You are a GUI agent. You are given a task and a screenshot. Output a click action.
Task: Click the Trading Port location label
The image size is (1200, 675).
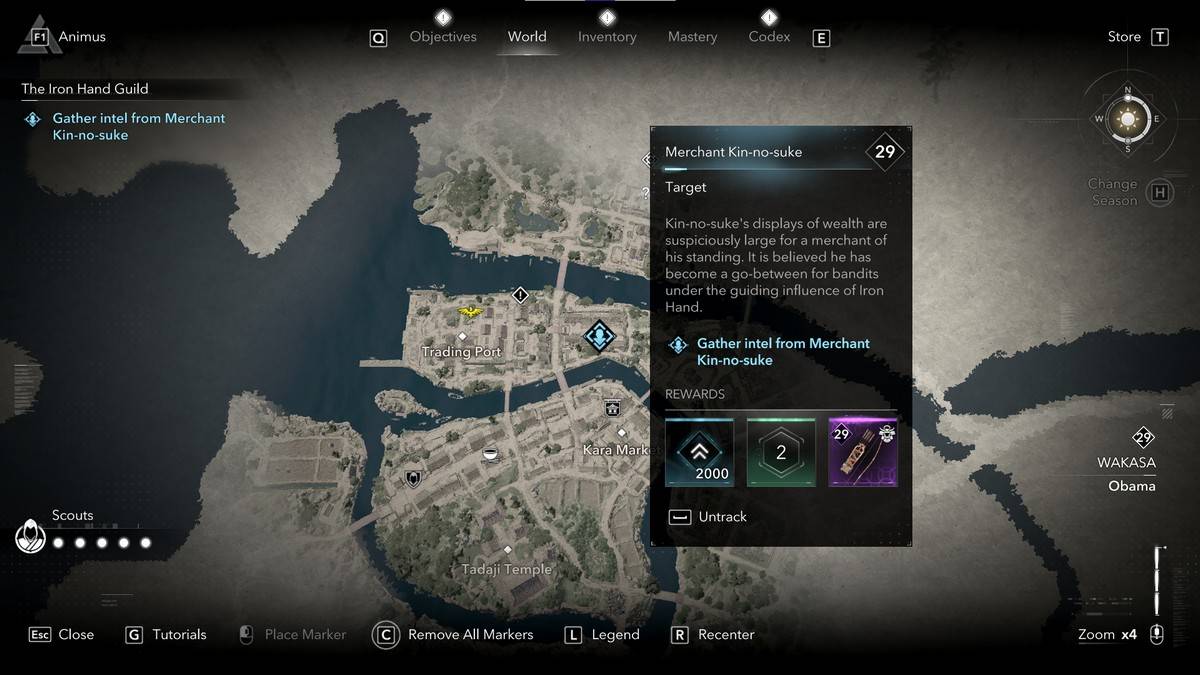pyautogui.click(x=461, y=352)
